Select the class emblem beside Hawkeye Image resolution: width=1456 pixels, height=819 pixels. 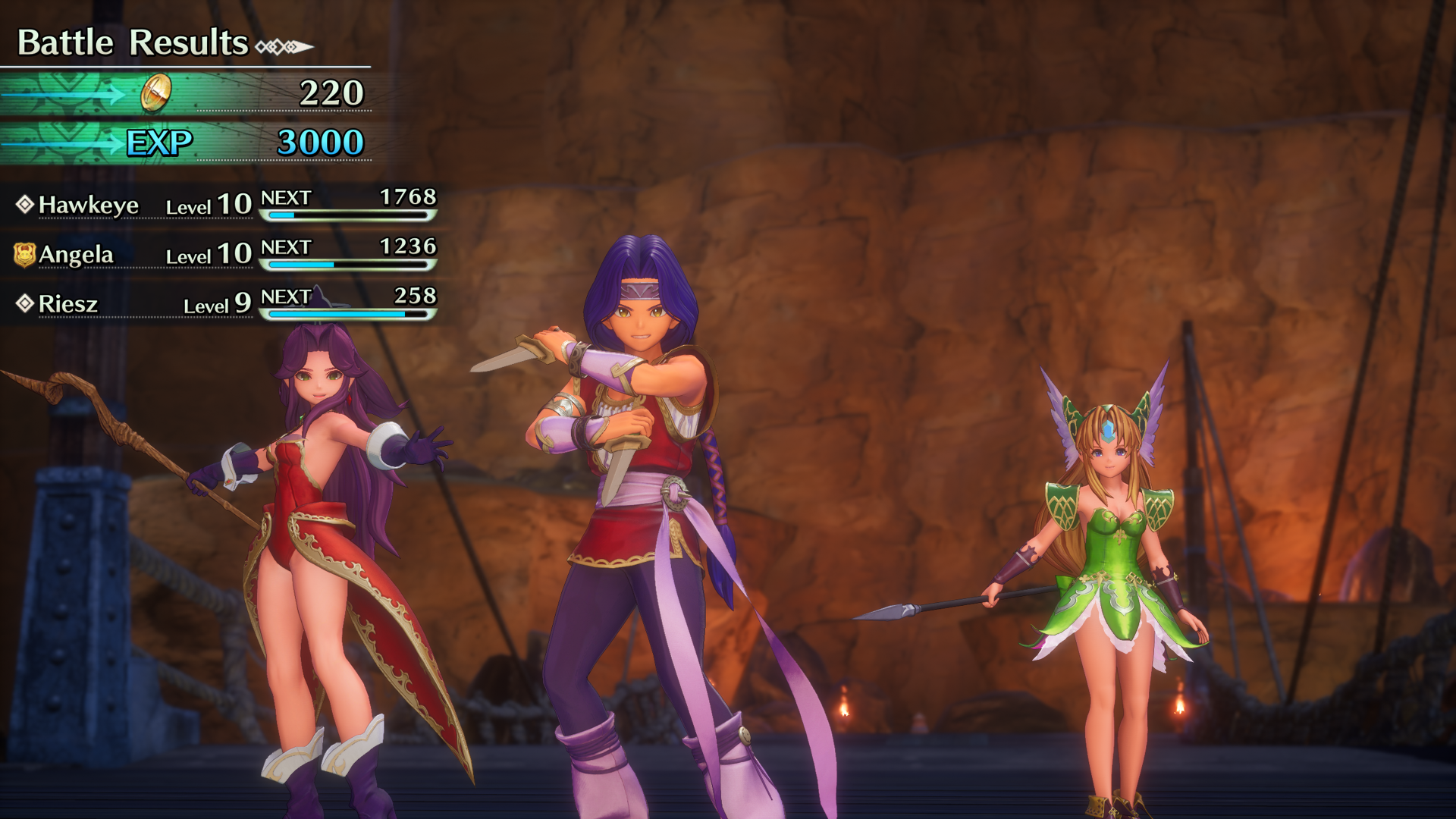(25, 202)
